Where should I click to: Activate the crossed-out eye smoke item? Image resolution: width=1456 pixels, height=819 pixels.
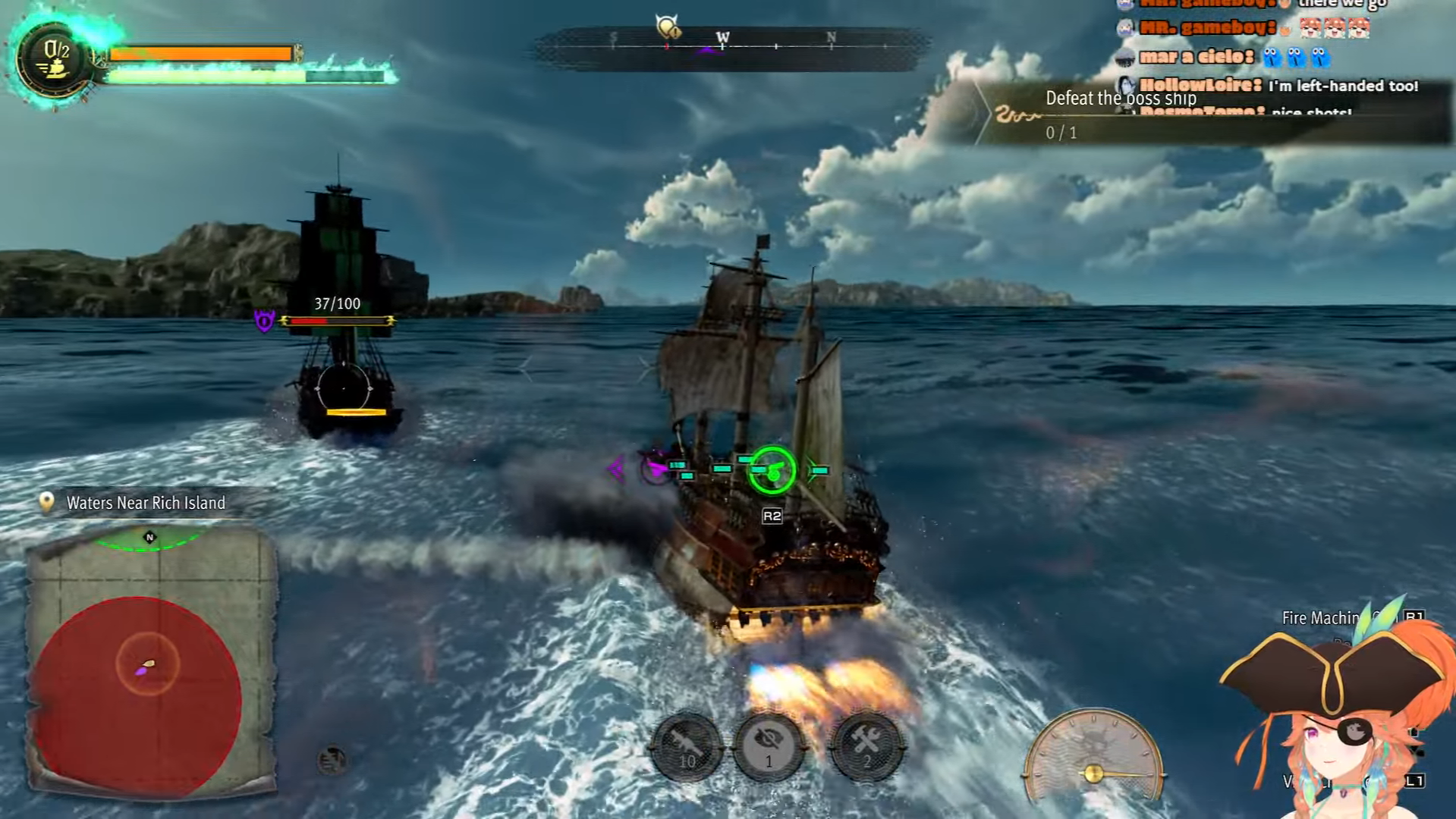click(x=769, y=747)
